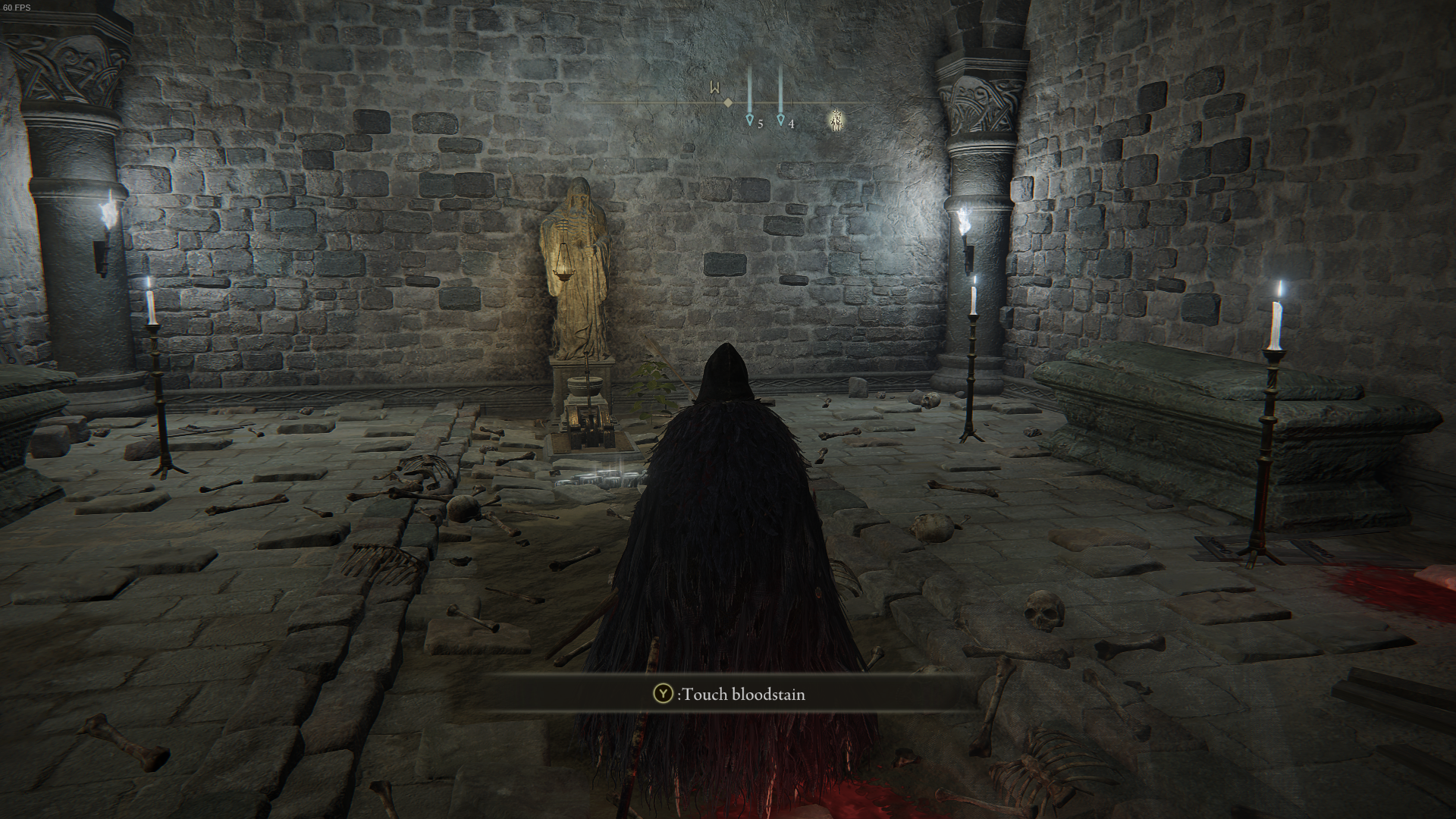Viewport: 1456px width, 819px height.
Task: Click the Touch bloodstain action prompt
Action: (x=728, y=694)
